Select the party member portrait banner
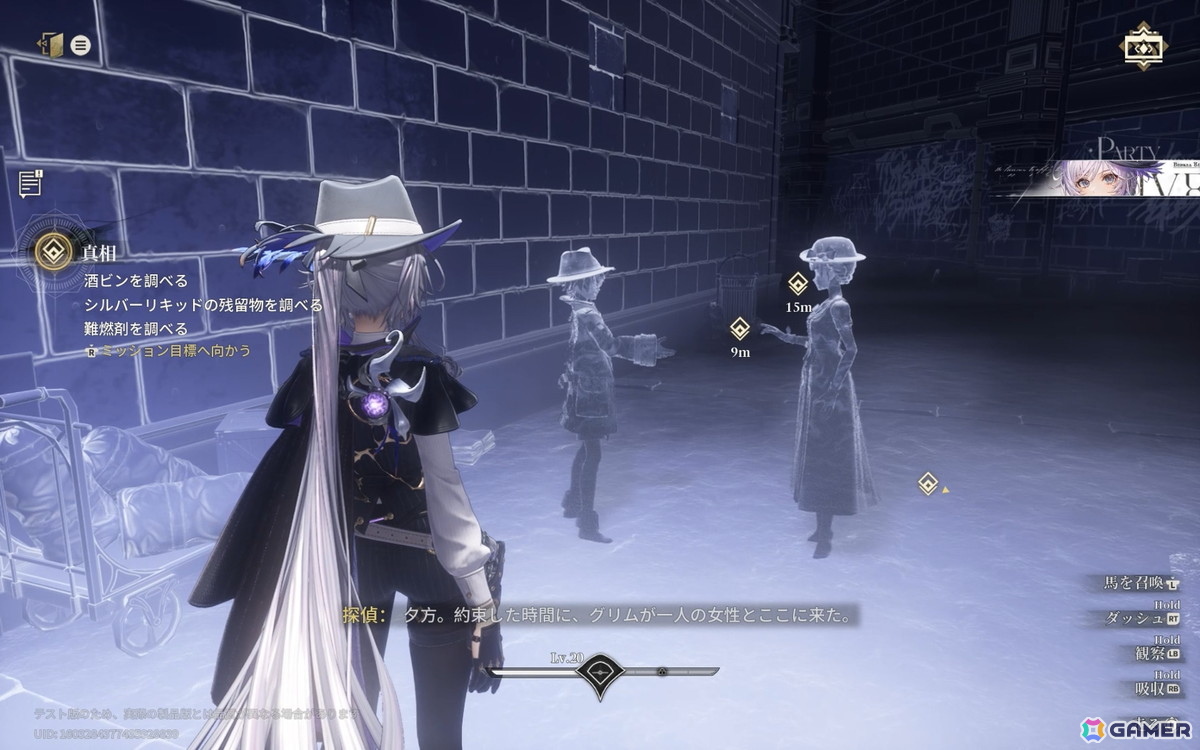Viewport: 1200px width, 750px height. coord(1100,180)
